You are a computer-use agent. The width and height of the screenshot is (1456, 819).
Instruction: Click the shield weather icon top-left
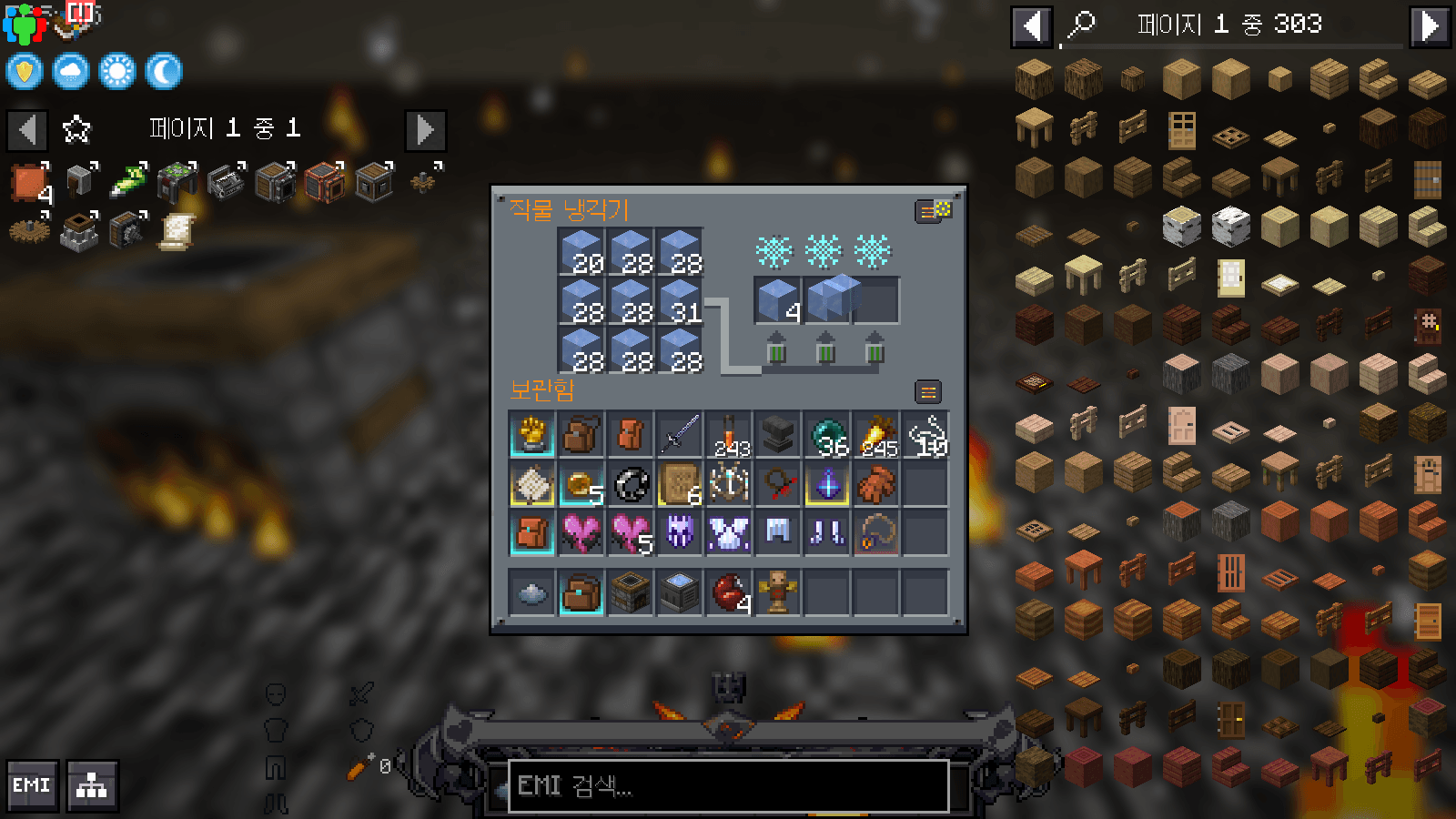(x=24, y=72)
